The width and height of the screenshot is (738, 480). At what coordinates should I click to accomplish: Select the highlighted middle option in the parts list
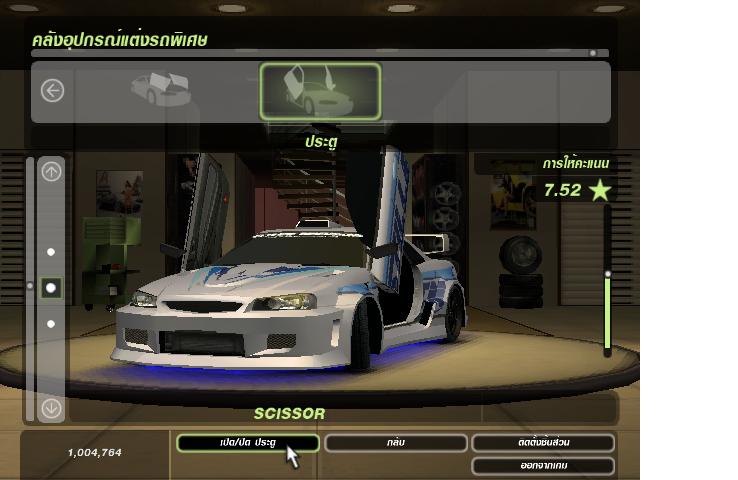coord(51,288)
